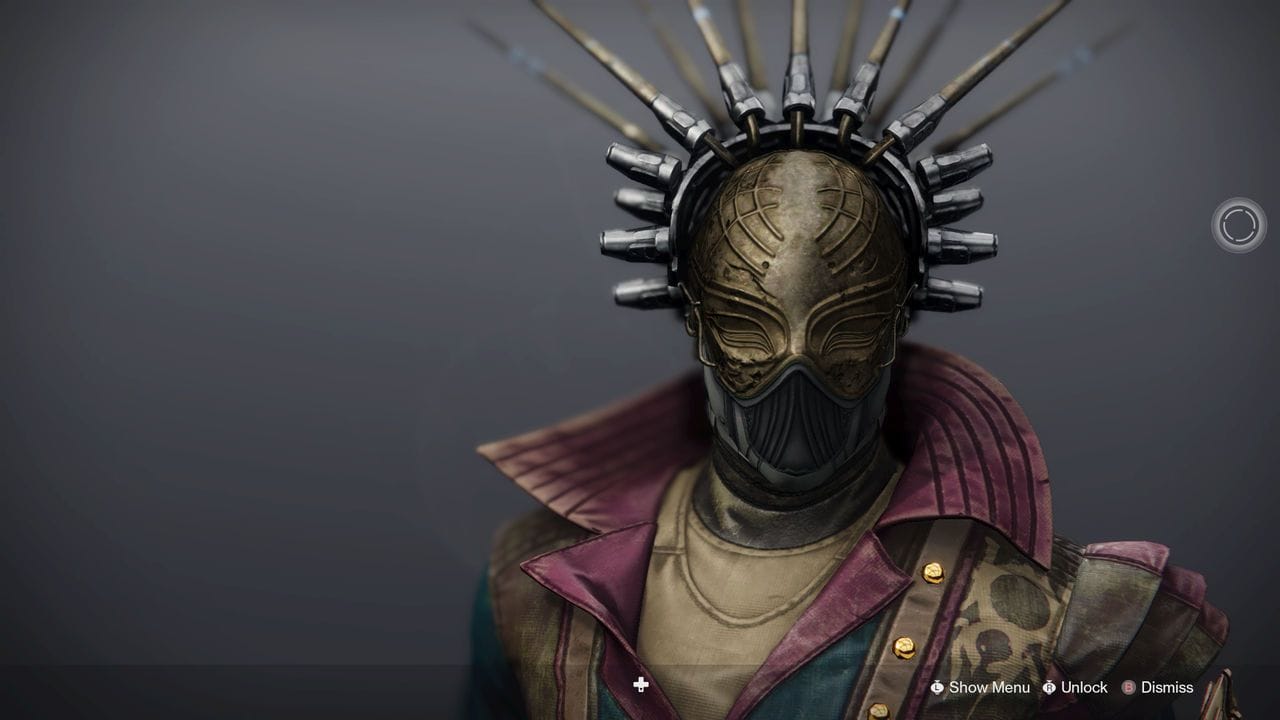Toggle item lock using Unlock prompt
Screen dimensions: 1280x720
[1083, 688]
